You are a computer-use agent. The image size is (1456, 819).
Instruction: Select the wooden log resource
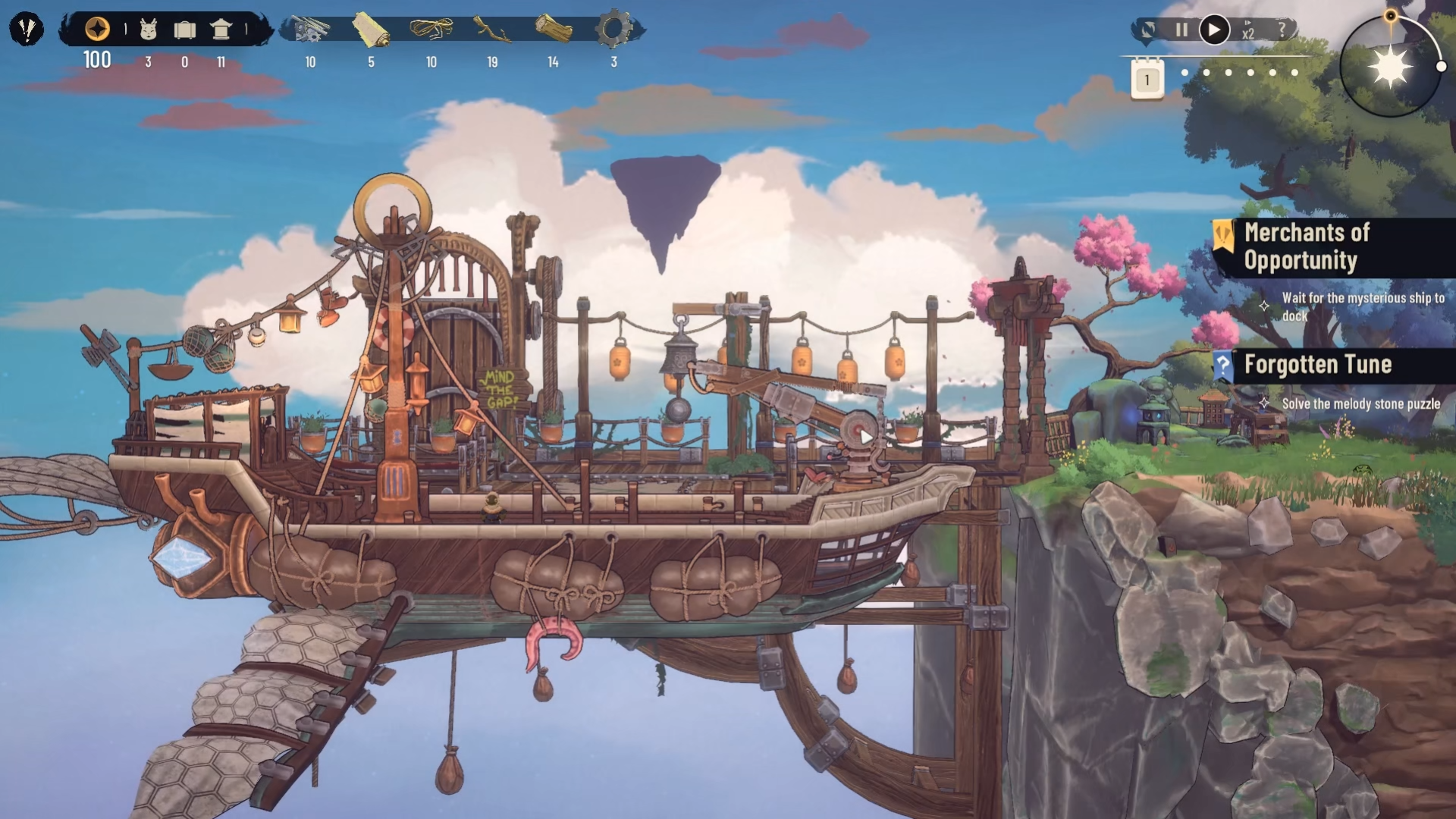553,30
